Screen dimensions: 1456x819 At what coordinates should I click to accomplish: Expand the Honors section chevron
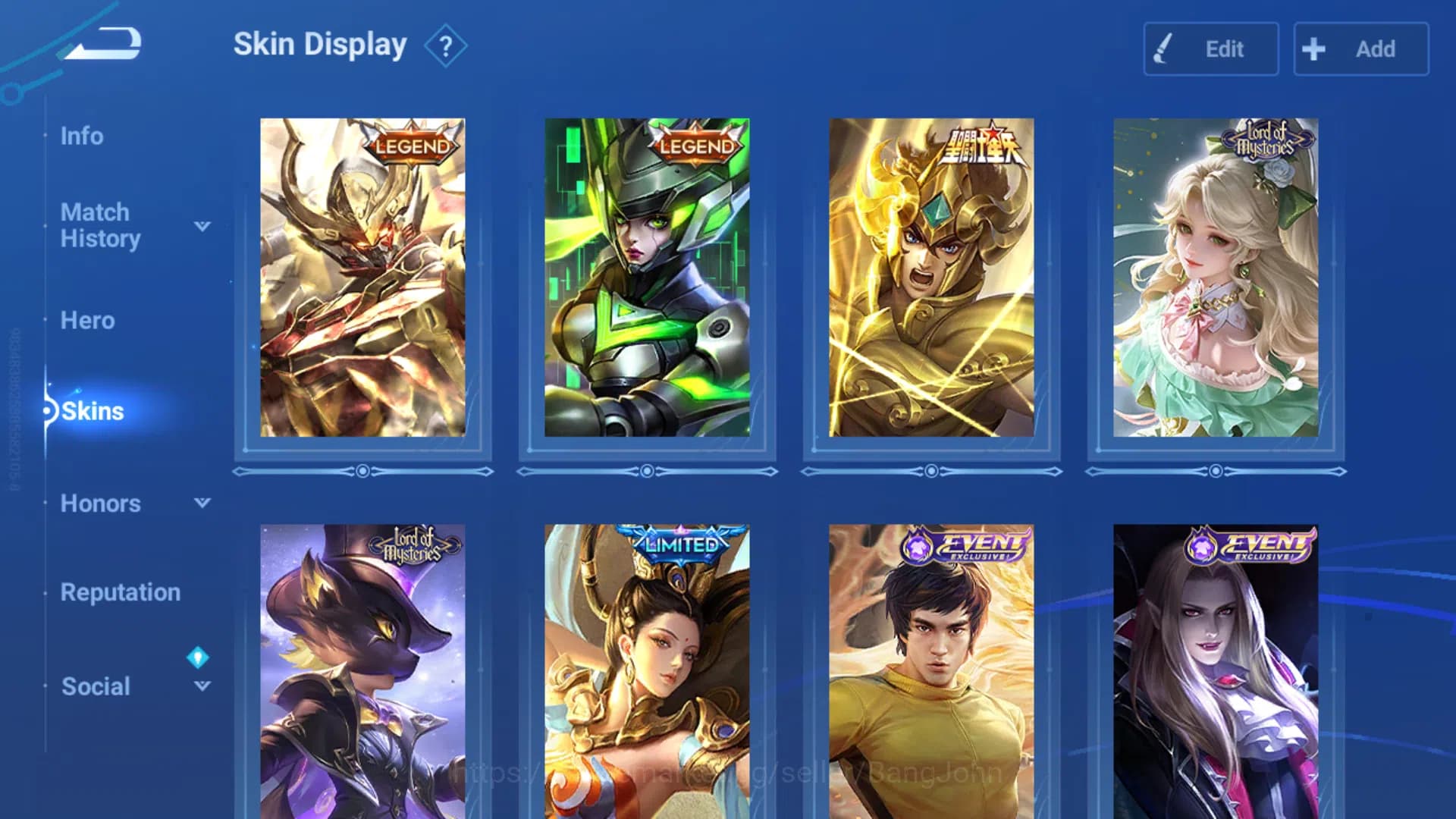201,503
